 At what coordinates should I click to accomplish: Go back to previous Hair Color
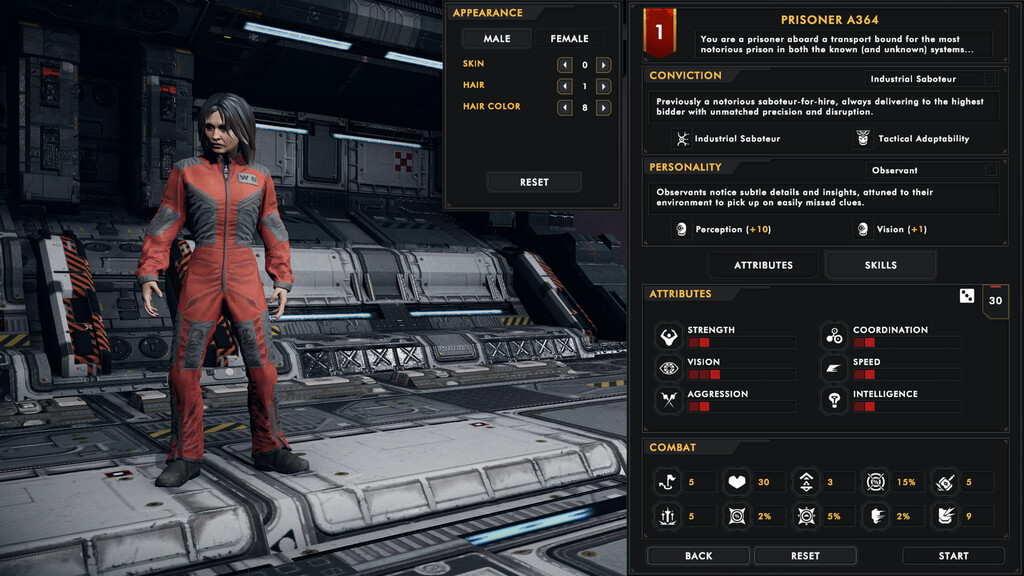[x=565, y=107]
